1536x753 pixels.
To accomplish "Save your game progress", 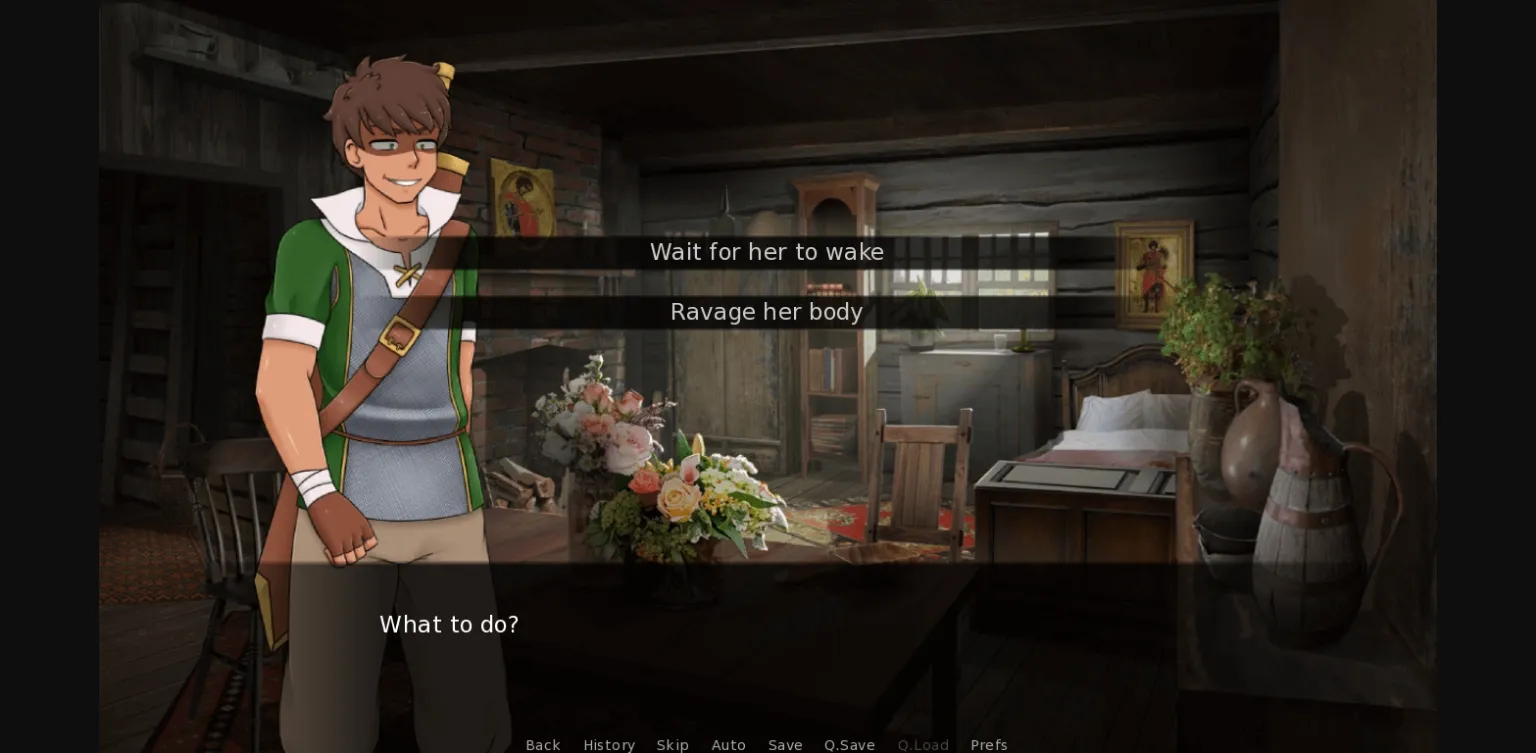I will click(x=785, y=745).
